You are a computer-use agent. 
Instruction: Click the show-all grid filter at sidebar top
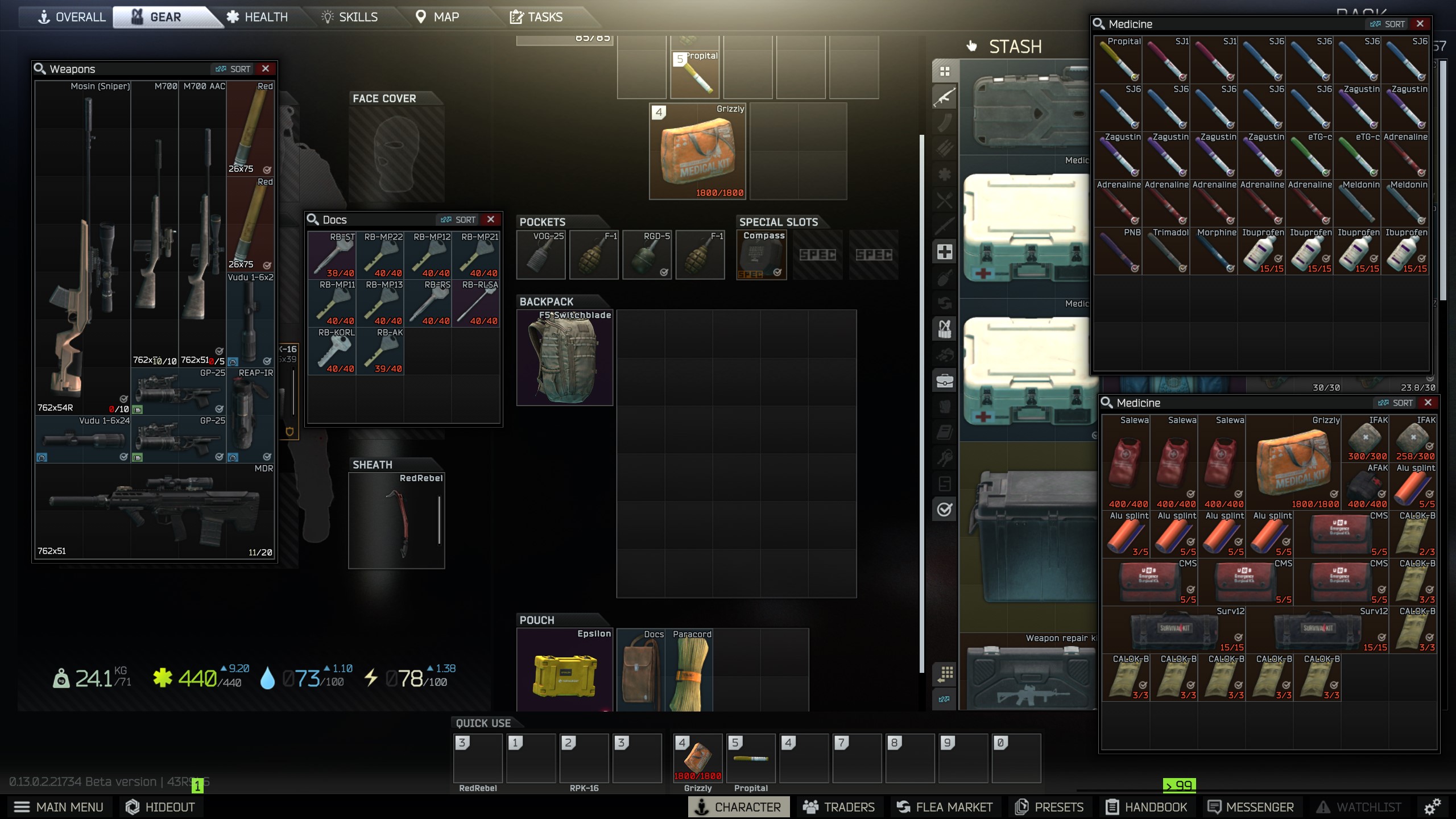944,71
